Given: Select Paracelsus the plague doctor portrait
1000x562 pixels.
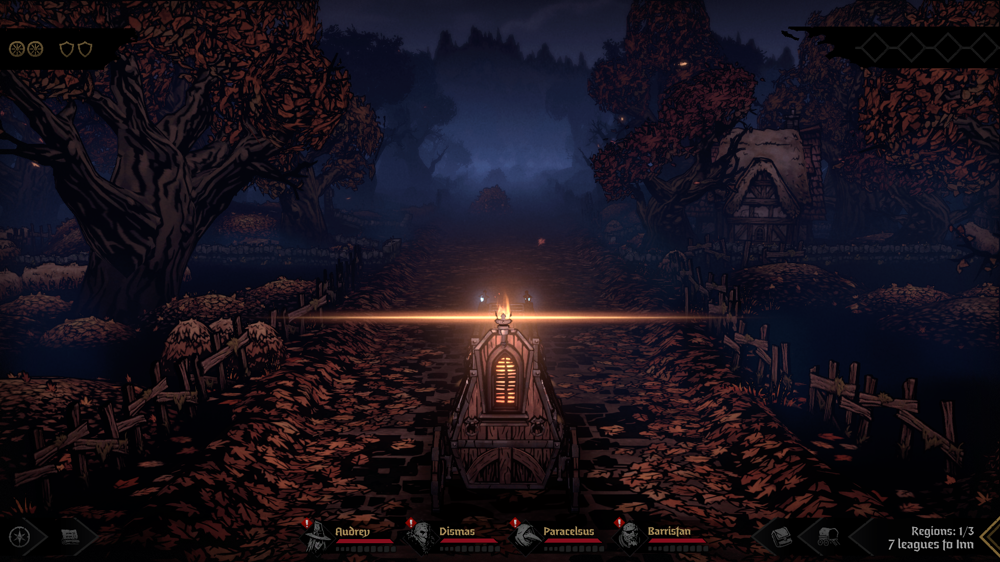Looking at the screenshot, I should click(x=527, y=536).
